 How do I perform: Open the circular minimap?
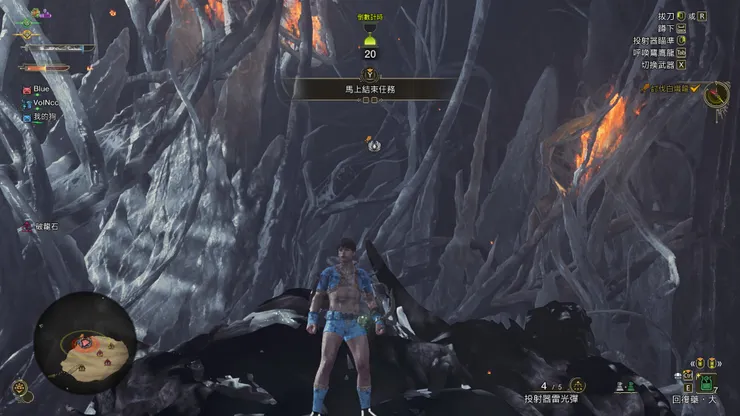coord(85,342)
